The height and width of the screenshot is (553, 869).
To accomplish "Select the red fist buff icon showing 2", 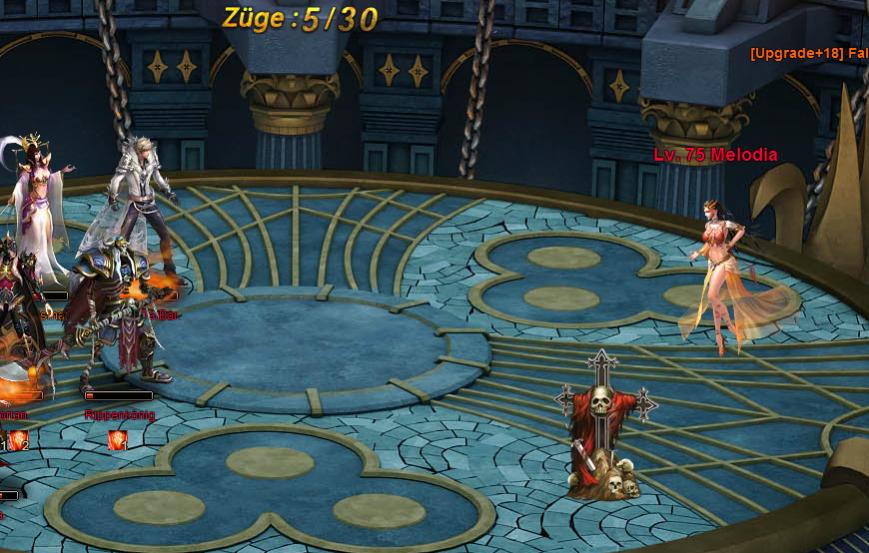I will [19, 440].
